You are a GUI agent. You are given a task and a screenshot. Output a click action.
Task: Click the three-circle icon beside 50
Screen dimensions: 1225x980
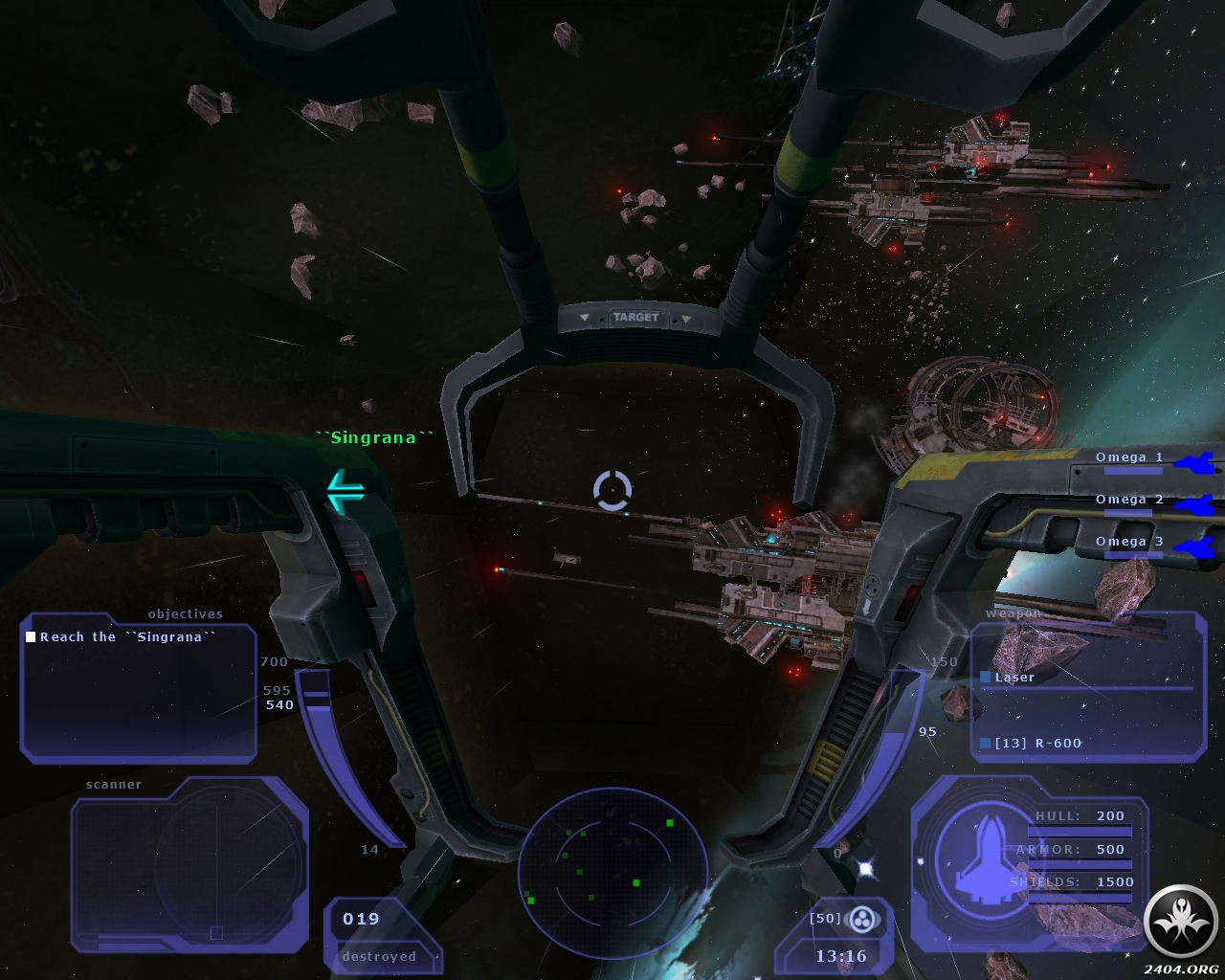[x=863, y=921]
